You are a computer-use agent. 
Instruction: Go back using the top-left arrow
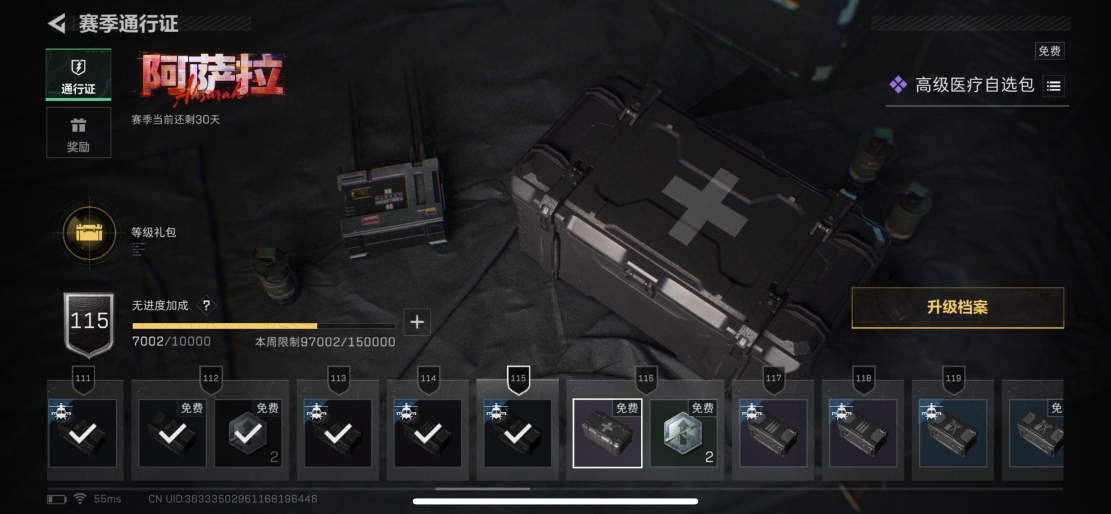pos(57,24)
